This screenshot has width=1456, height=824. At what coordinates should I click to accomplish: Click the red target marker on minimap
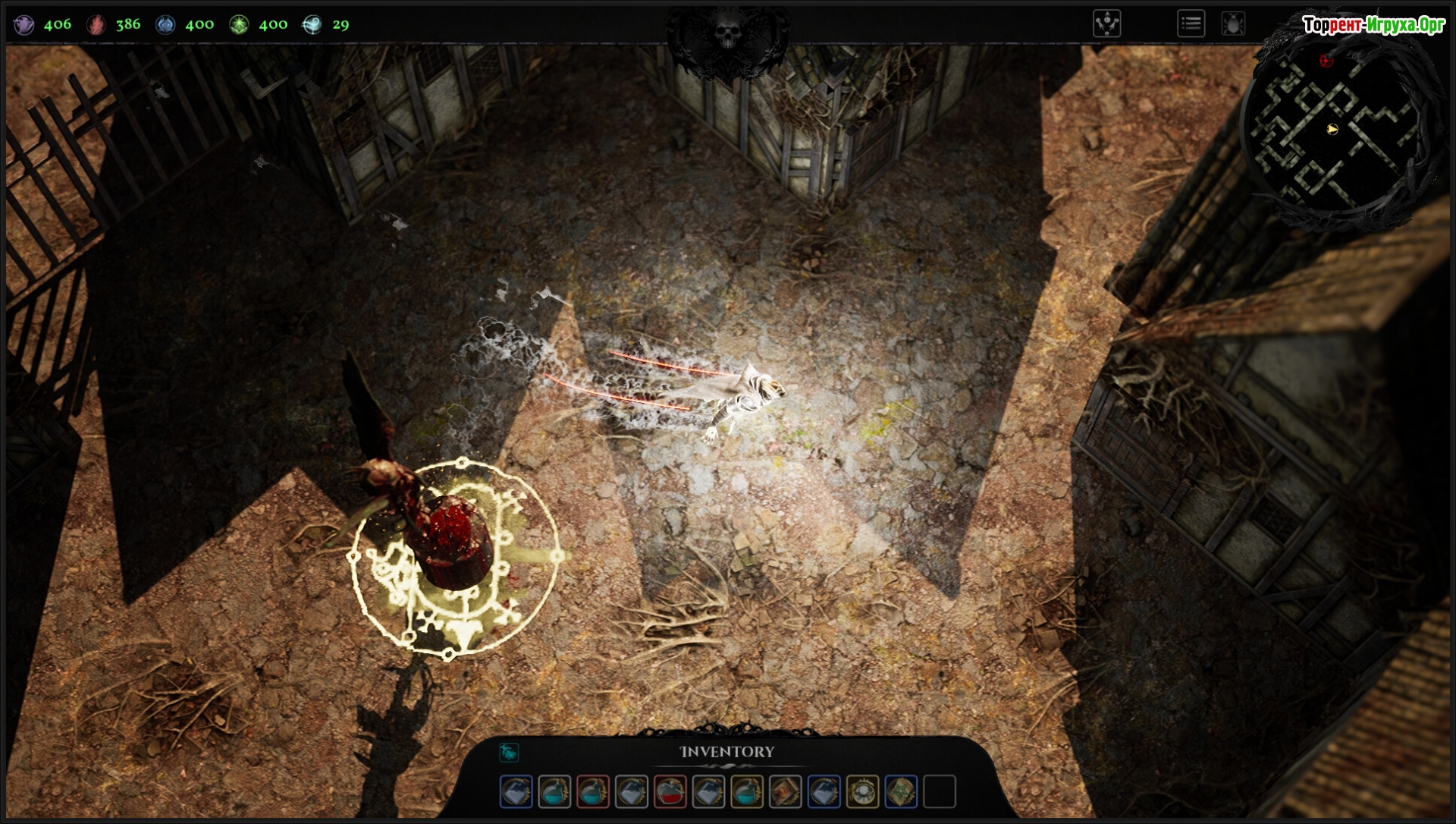[x=1326, y=61]
